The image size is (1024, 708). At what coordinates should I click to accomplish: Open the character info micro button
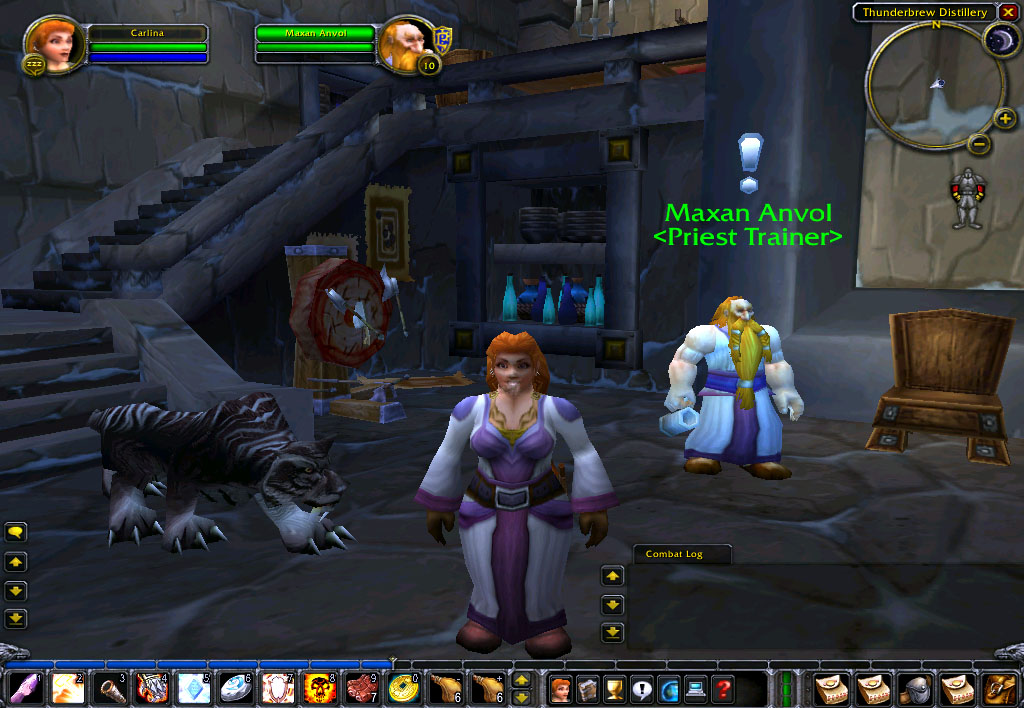click(560, 689)
